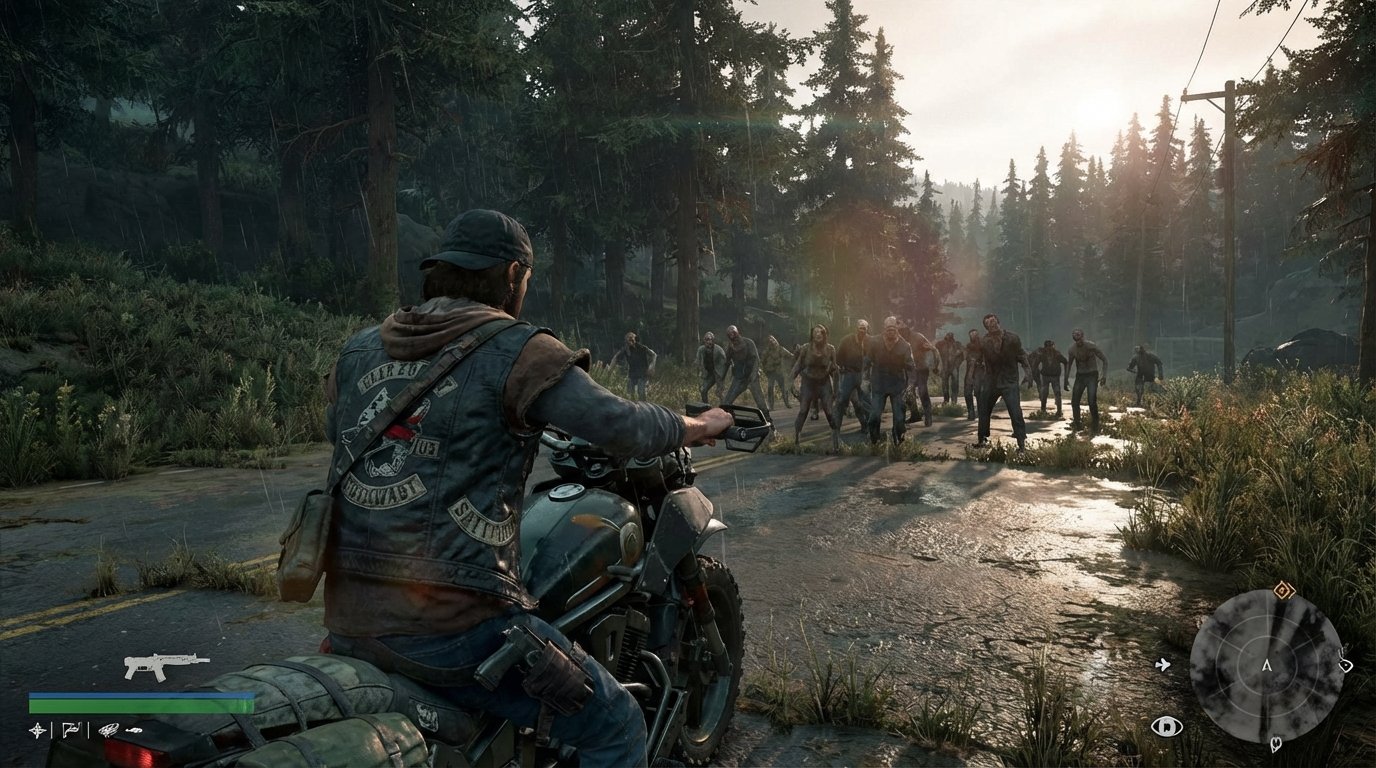Hide the stealth awareness eye icon

pos(1166,725)
